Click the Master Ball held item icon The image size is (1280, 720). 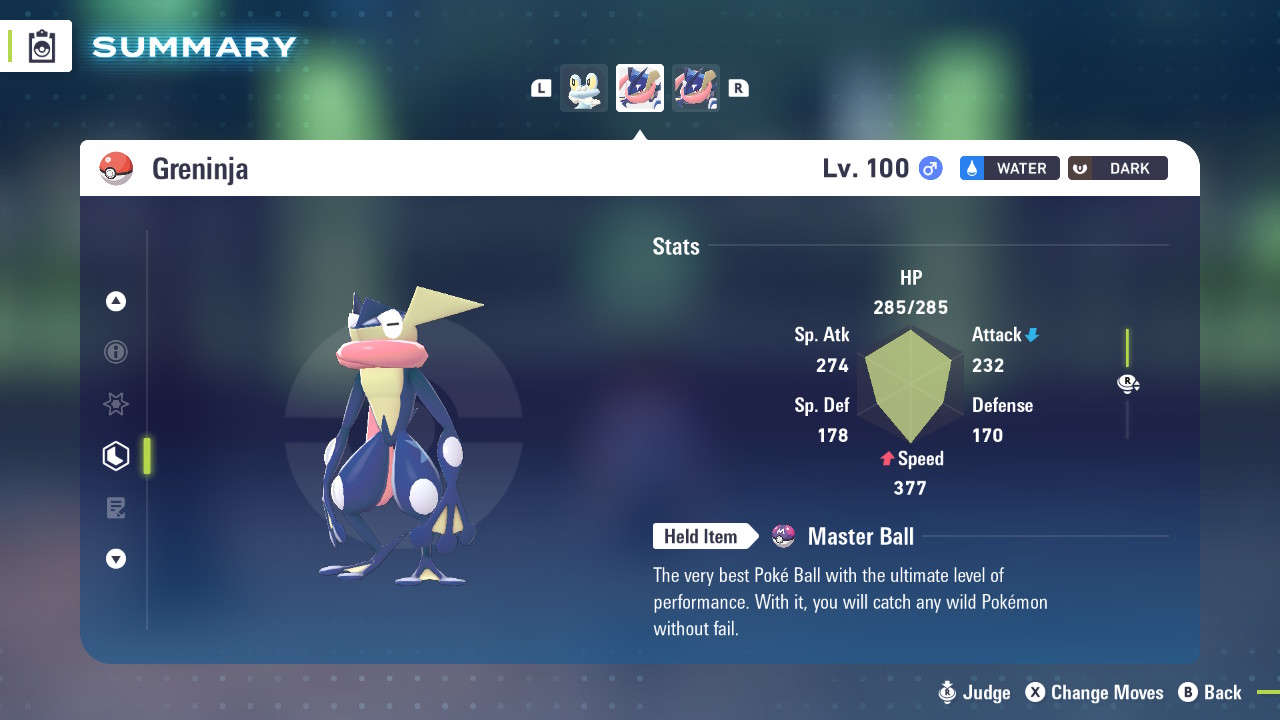783,536
